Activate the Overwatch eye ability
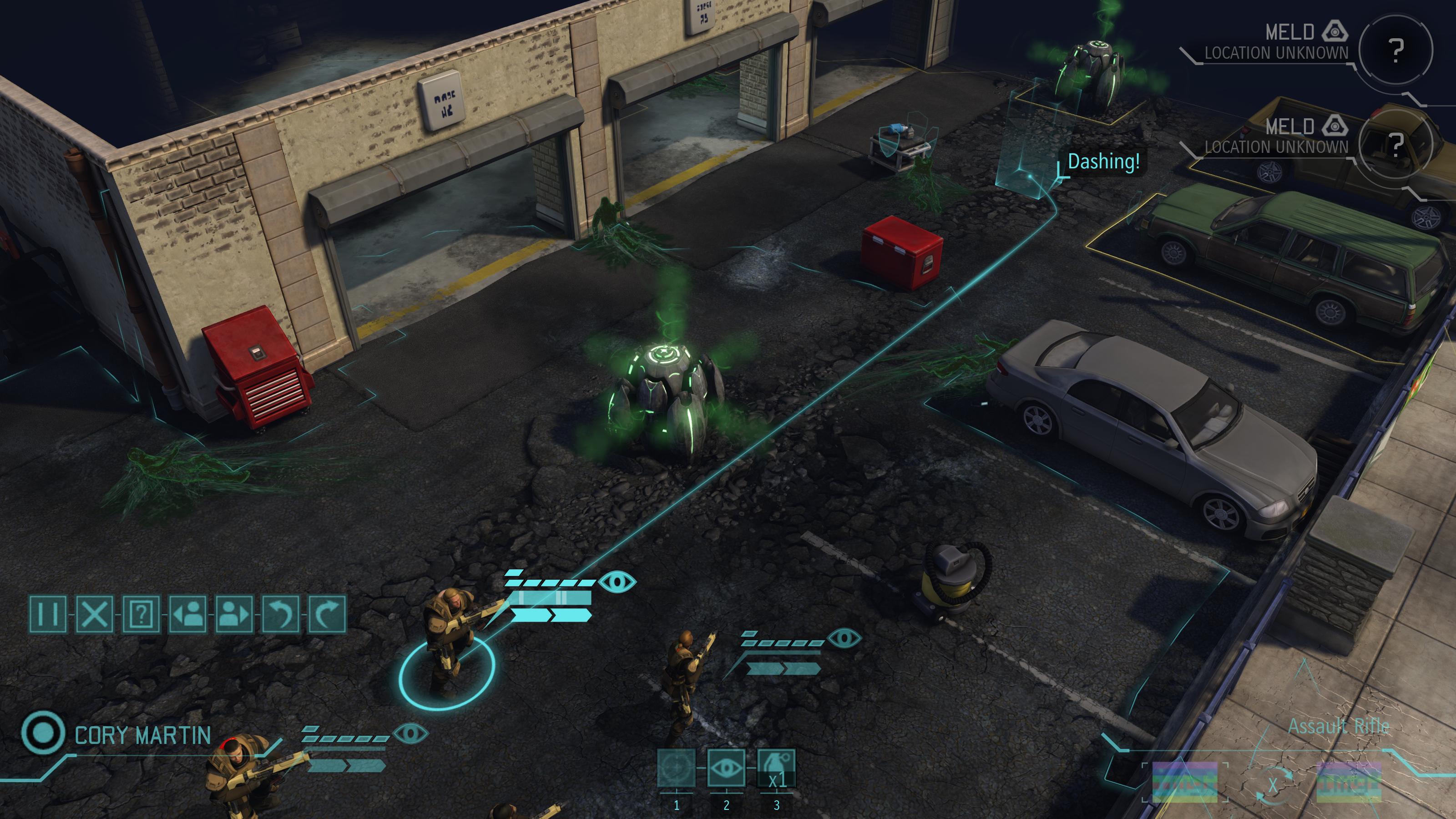This screenshot has height=819, width=1456. coord(726,768)
